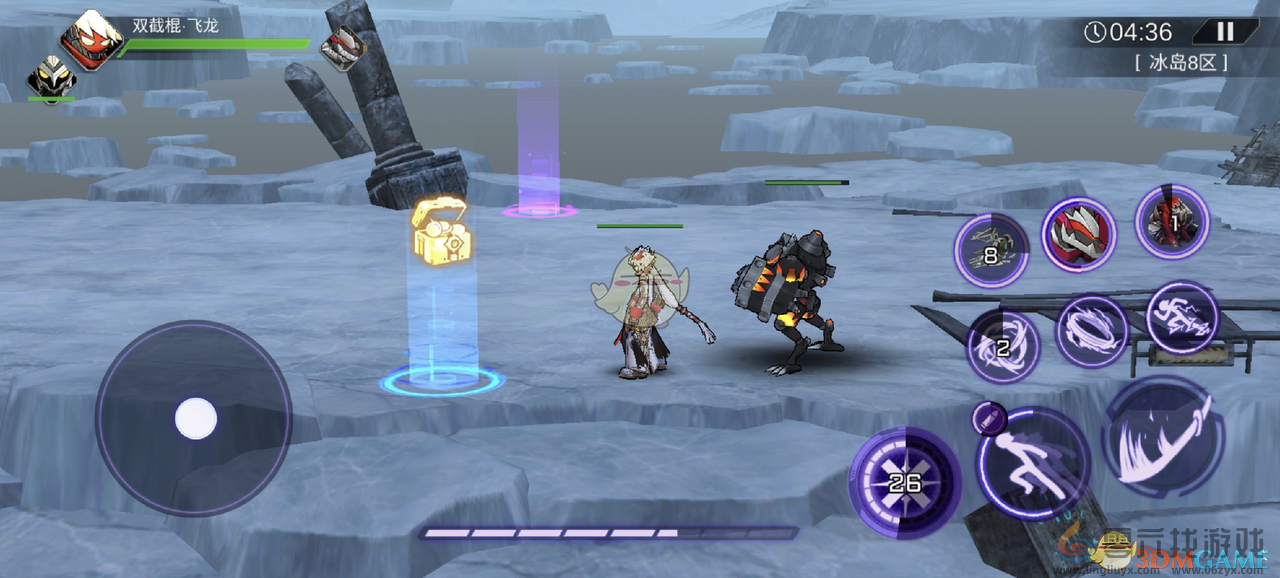Screen dimensions: 1280x578
Task: Switch to the yellow-eyed teammate portrait
Action: [x=51, y=77]
